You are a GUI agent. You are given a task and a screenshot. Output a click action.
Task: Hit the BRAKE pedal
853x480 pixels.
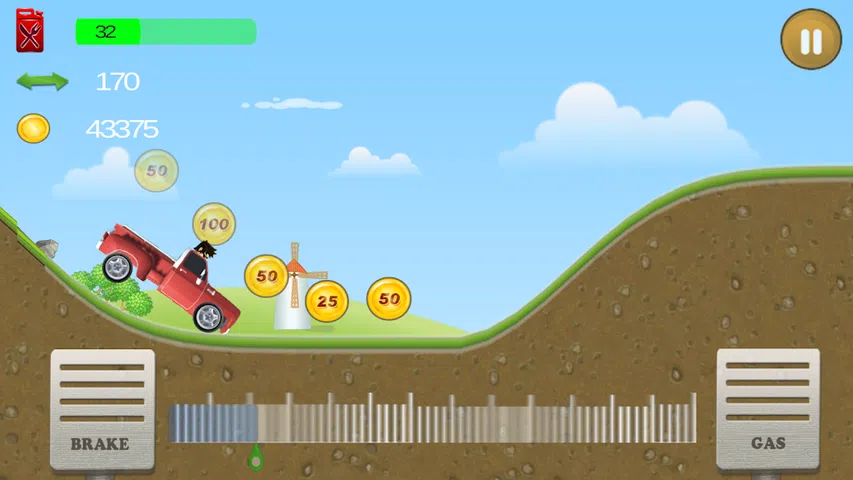coord(102,409)
